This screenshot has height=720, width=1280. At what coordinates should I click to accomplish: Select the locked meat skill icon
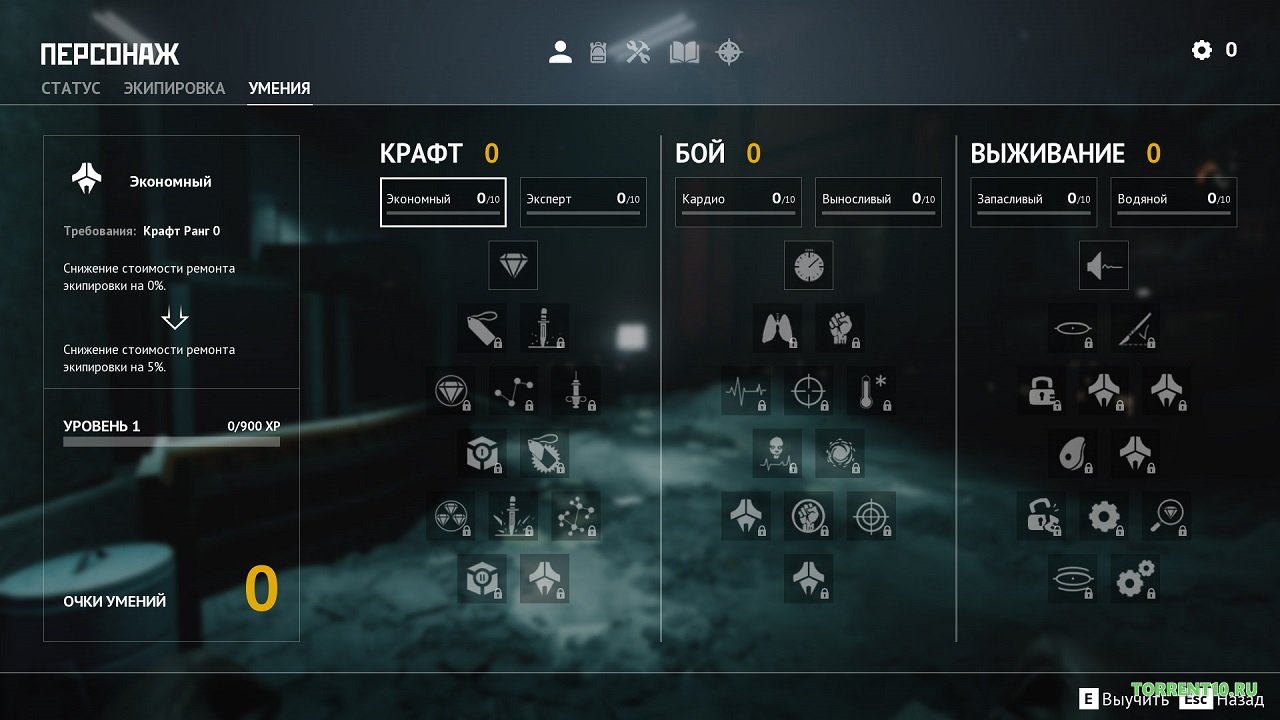pyautogui.click(x=1072, y=453)
